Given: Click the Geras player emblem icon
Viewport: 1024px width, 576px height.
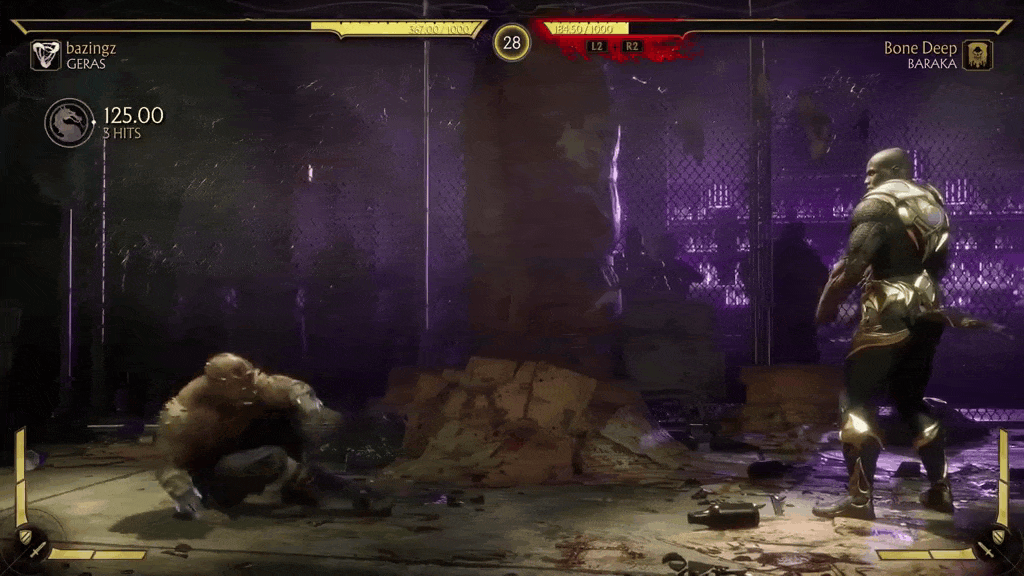Looking at the screenshot, I should coord(45,55).
